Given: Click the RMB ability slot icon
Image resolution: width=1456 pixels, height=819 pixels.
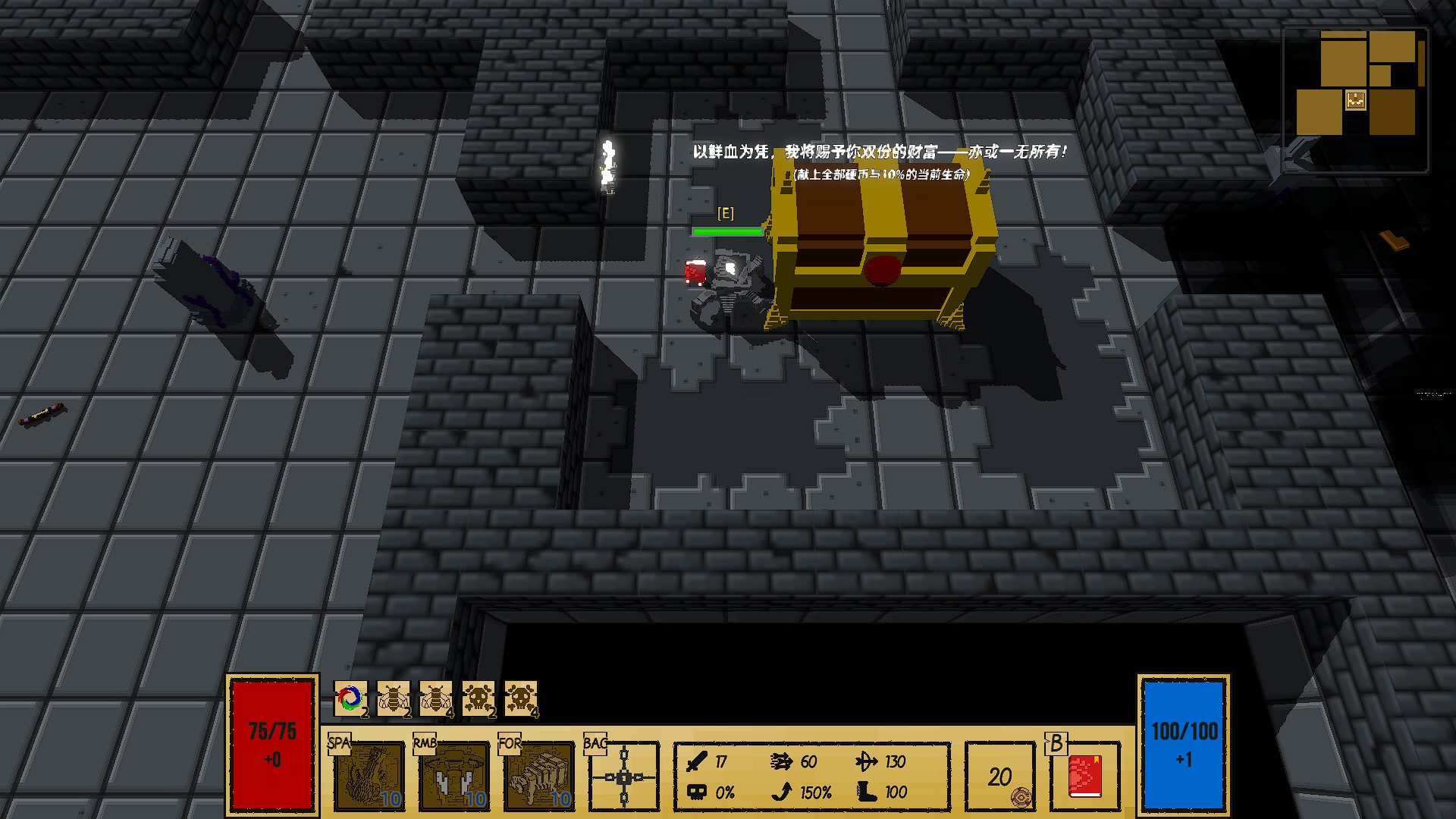Looking at the screenshot, I should pos(454,776).
